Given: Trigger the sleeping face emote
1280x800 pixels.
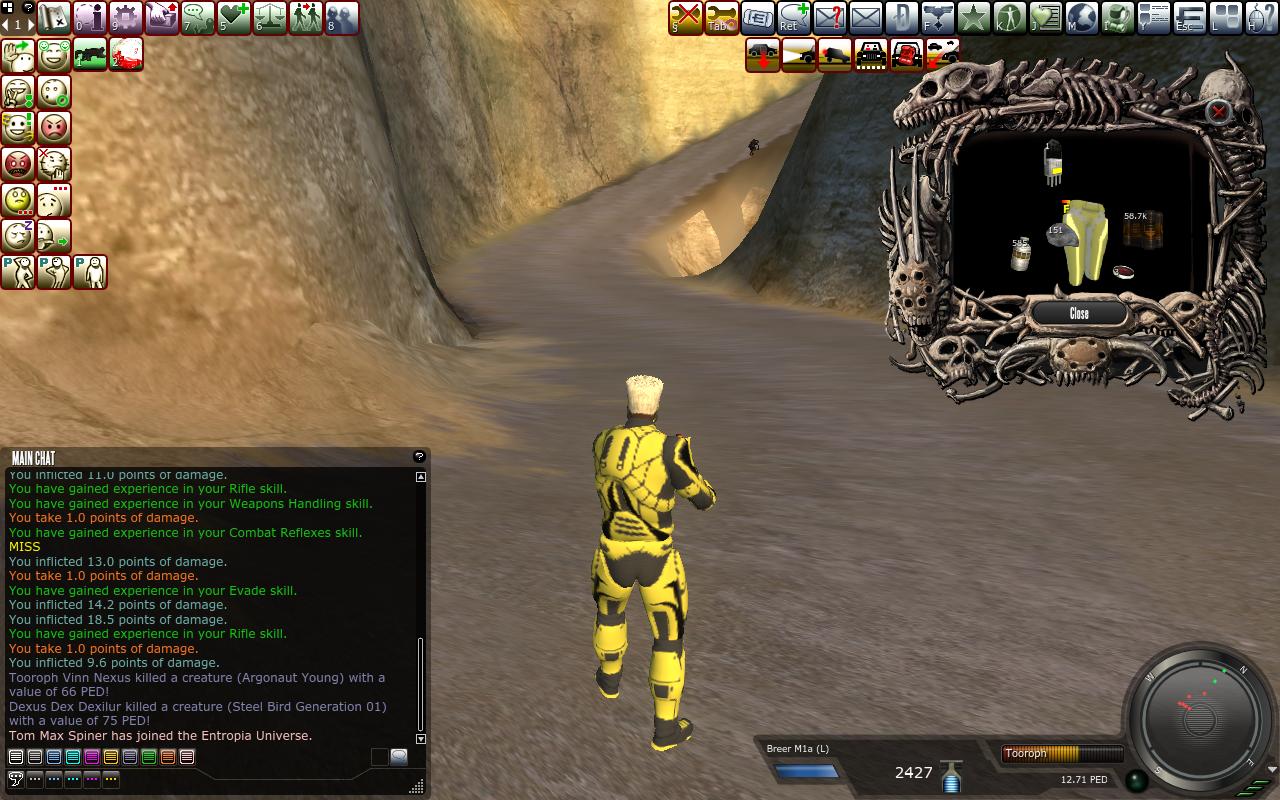Looking at the screenshot, I should pyautogui.click(x=18, y=235).
